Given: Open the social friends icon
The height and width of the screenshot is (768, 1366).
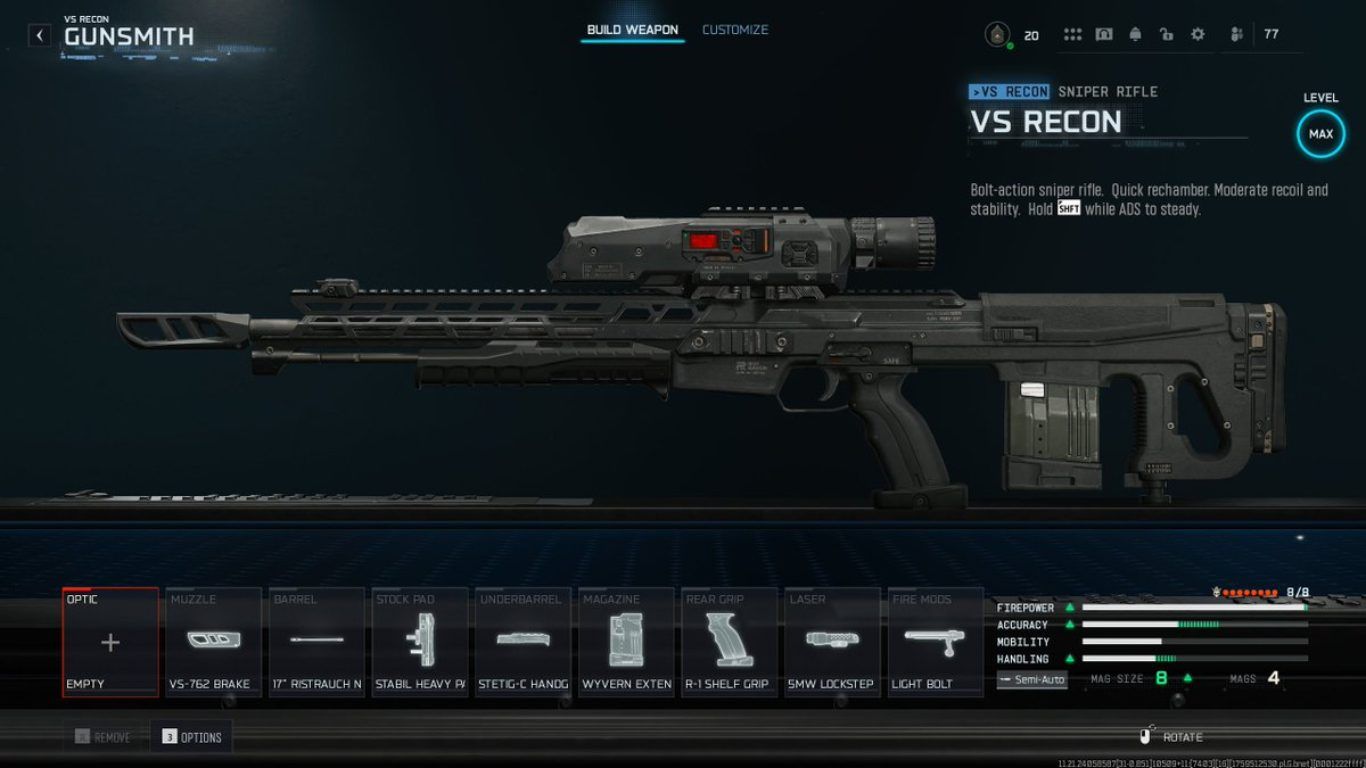Looking at the screenshot, I should [x=1237, y=35].
